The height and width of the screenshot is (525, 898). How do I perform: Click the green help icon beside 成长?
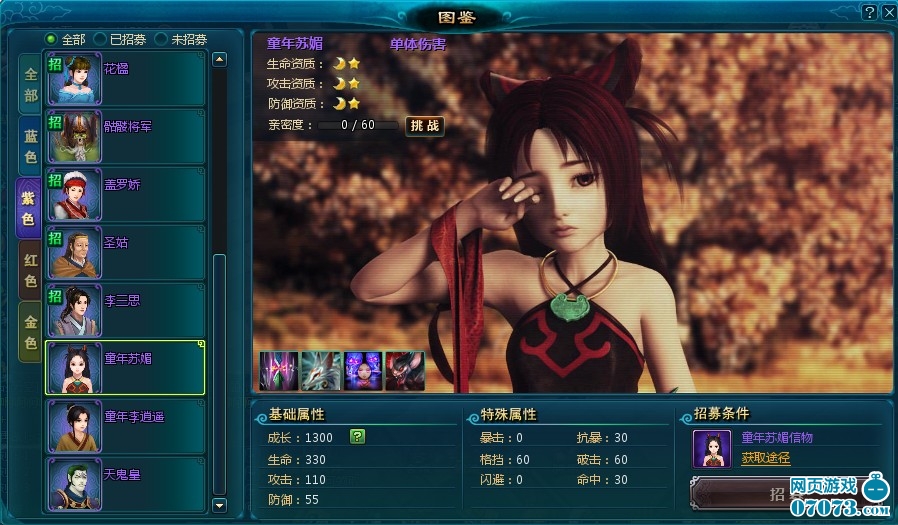pos(357,437)
